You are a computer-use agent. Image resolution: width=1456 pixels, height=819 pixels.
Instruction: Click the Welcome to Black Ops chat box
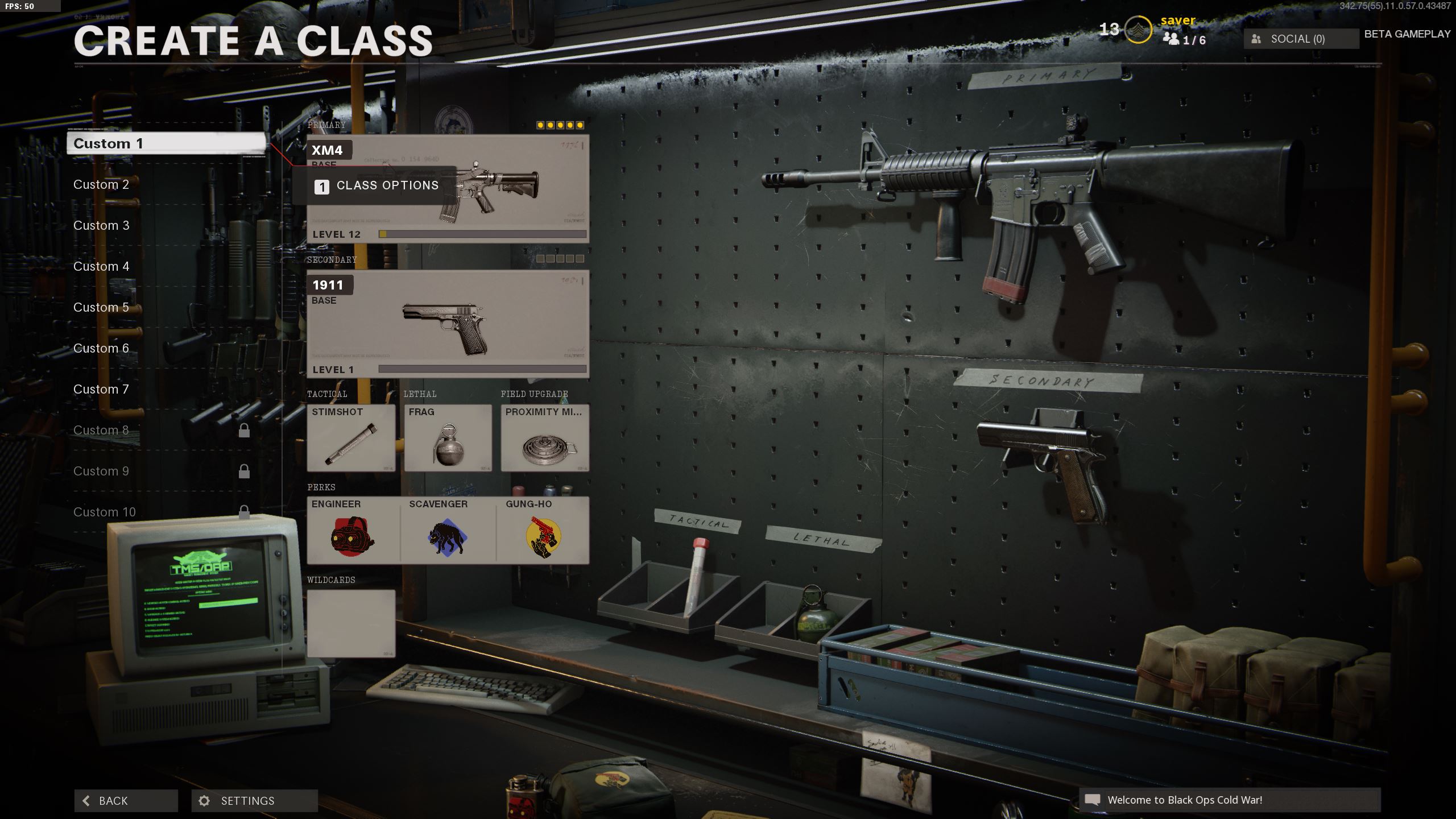click(x=1230, y=800)
